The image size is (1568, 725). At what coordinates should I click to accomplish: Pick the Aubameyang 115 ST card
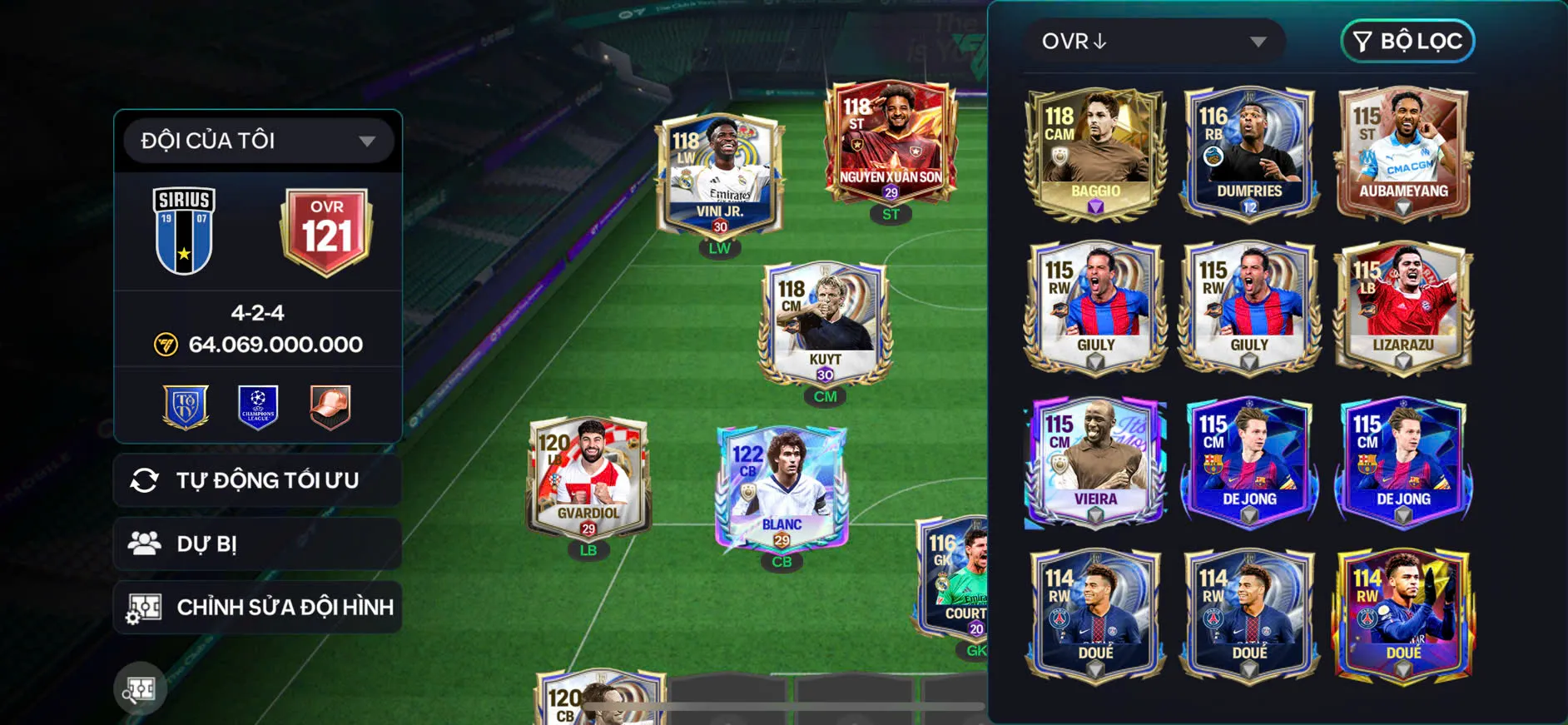click(1403, 152)
